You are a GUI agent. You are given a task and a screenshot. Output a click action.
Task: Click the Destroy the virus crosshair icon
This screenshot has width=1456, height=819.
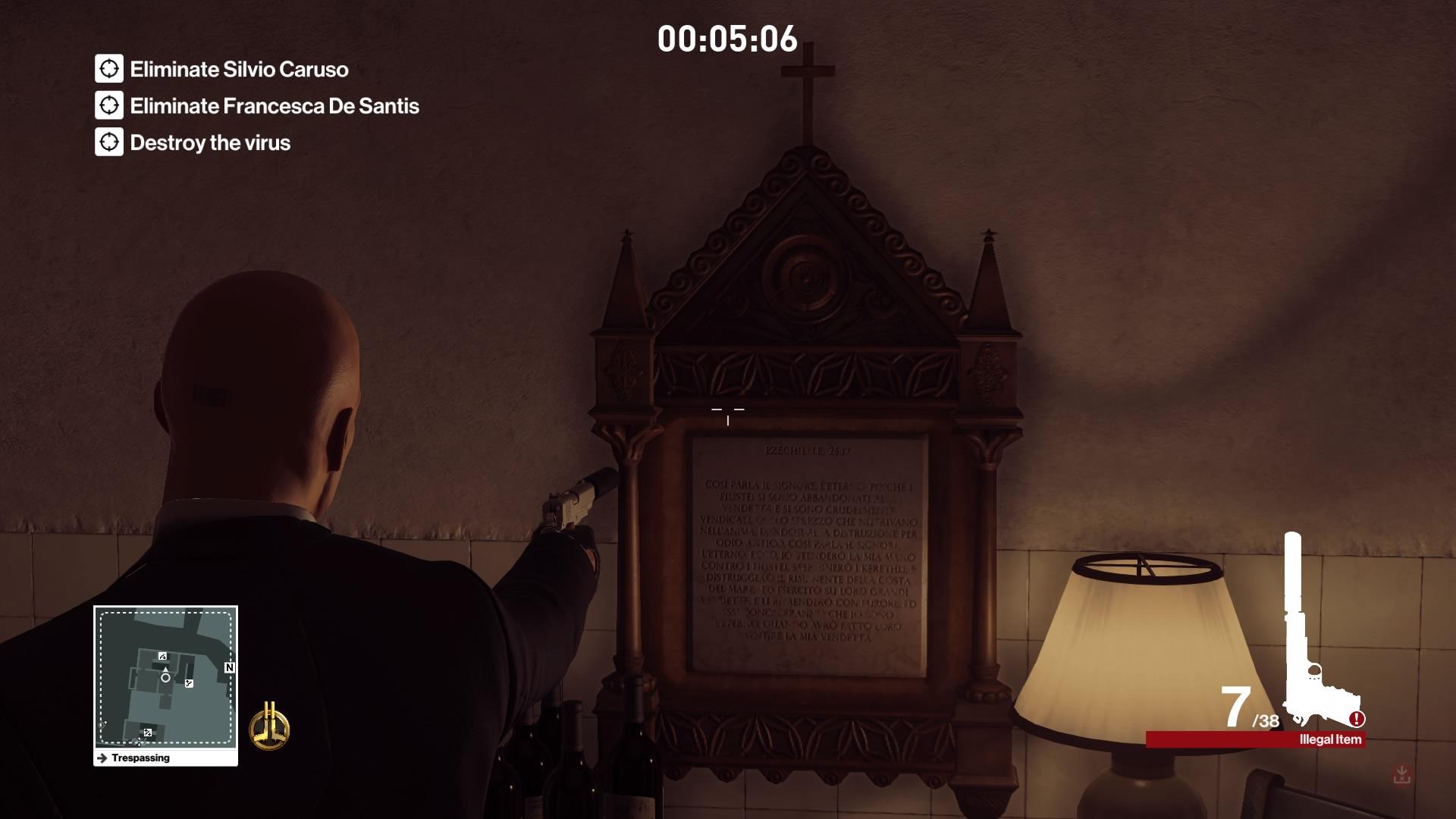pyautogui.click(x=108, y=142)
